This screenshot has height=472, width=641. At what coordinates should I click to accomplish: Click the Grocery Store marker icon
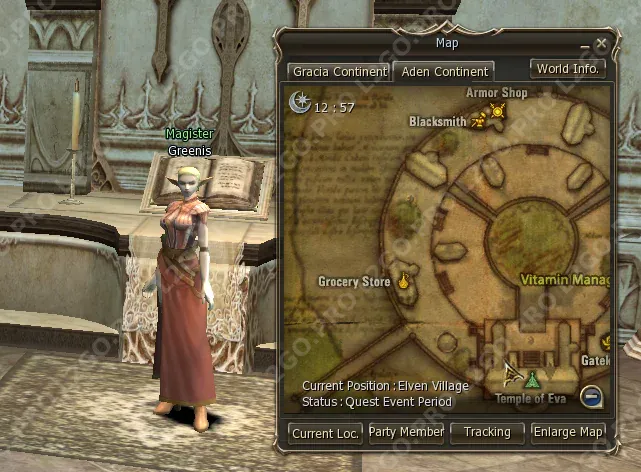(x=404, y=281)
